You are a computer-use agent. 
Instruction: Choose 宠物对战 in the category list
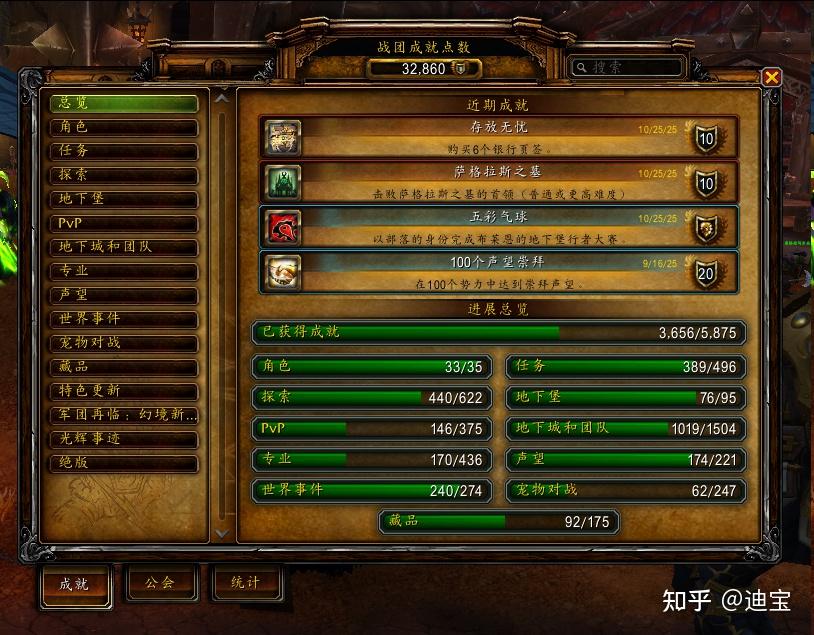click(124, 343)
